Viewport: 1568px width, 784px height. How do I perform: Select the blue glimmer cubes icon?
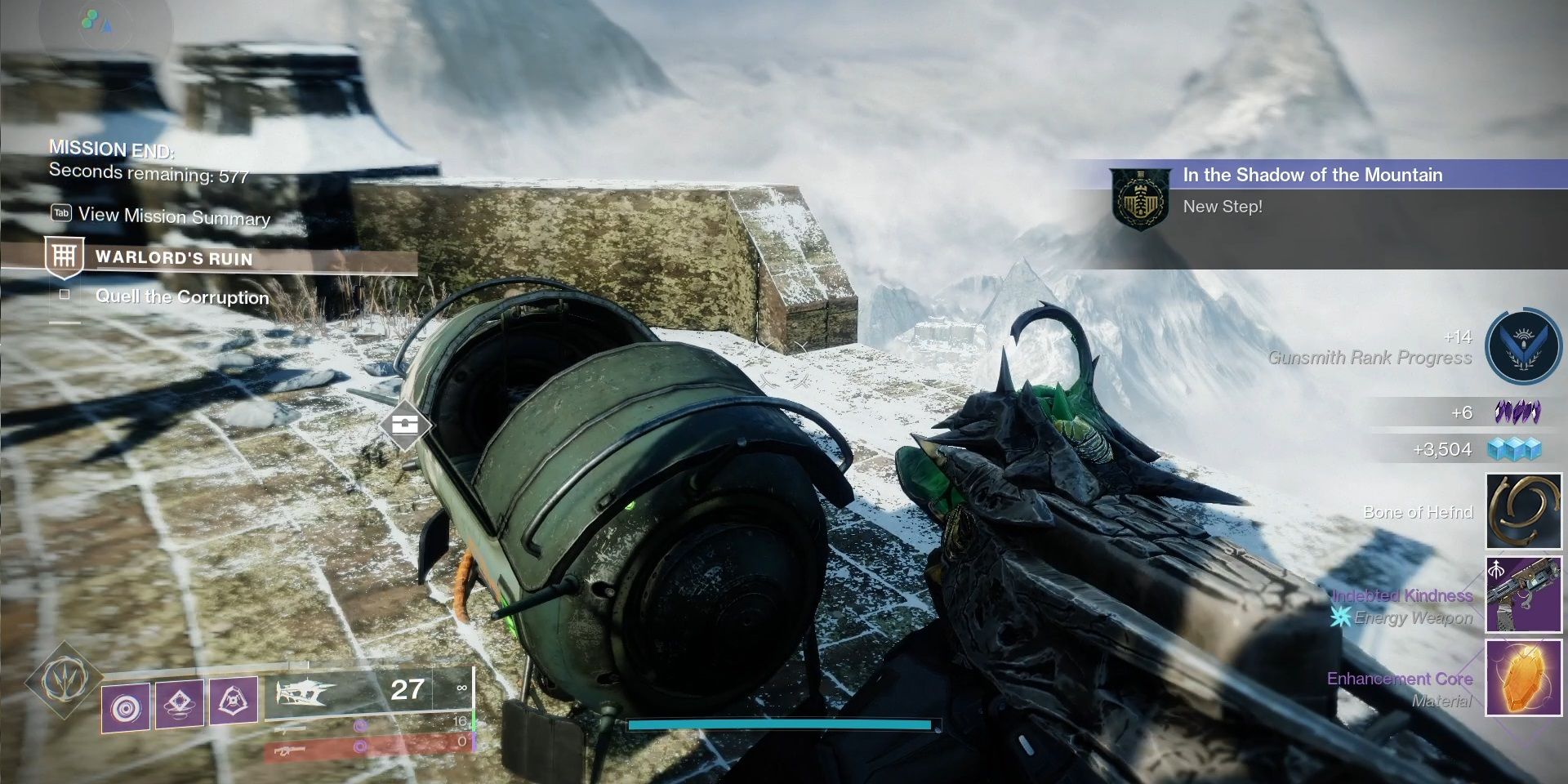coord(1514,449)
